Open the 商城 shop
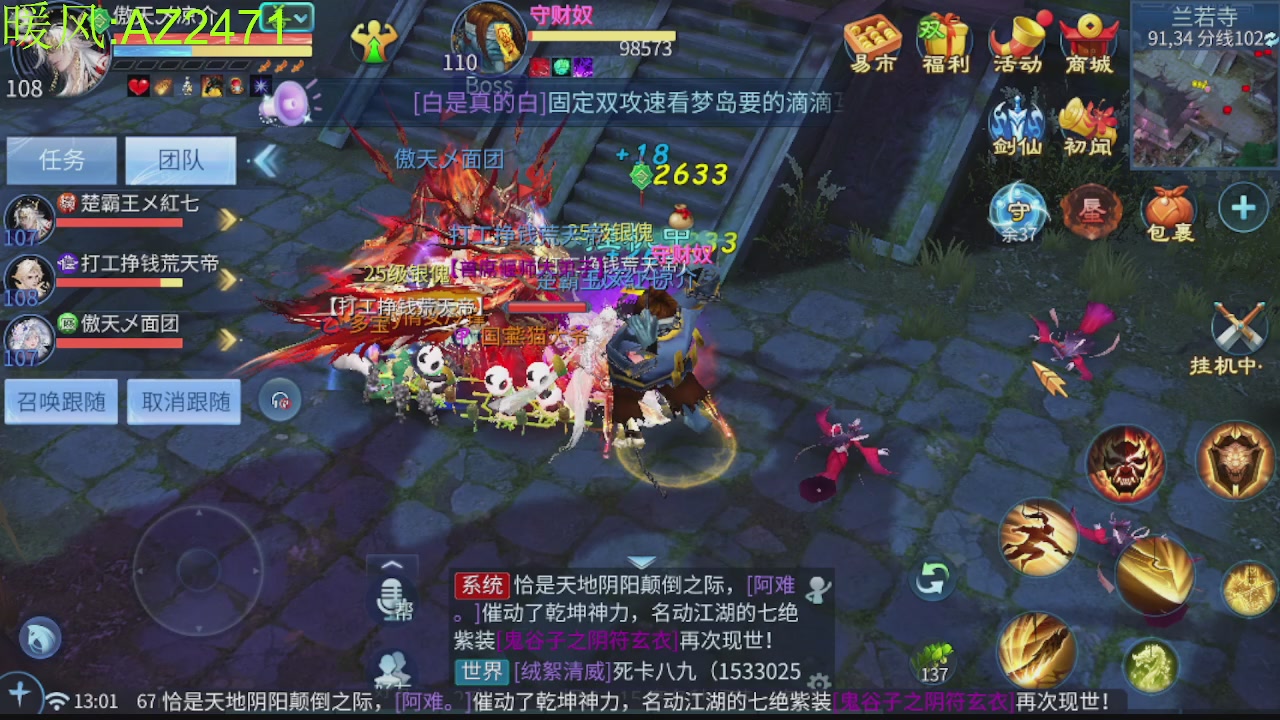 click(x=1088, y=40)
